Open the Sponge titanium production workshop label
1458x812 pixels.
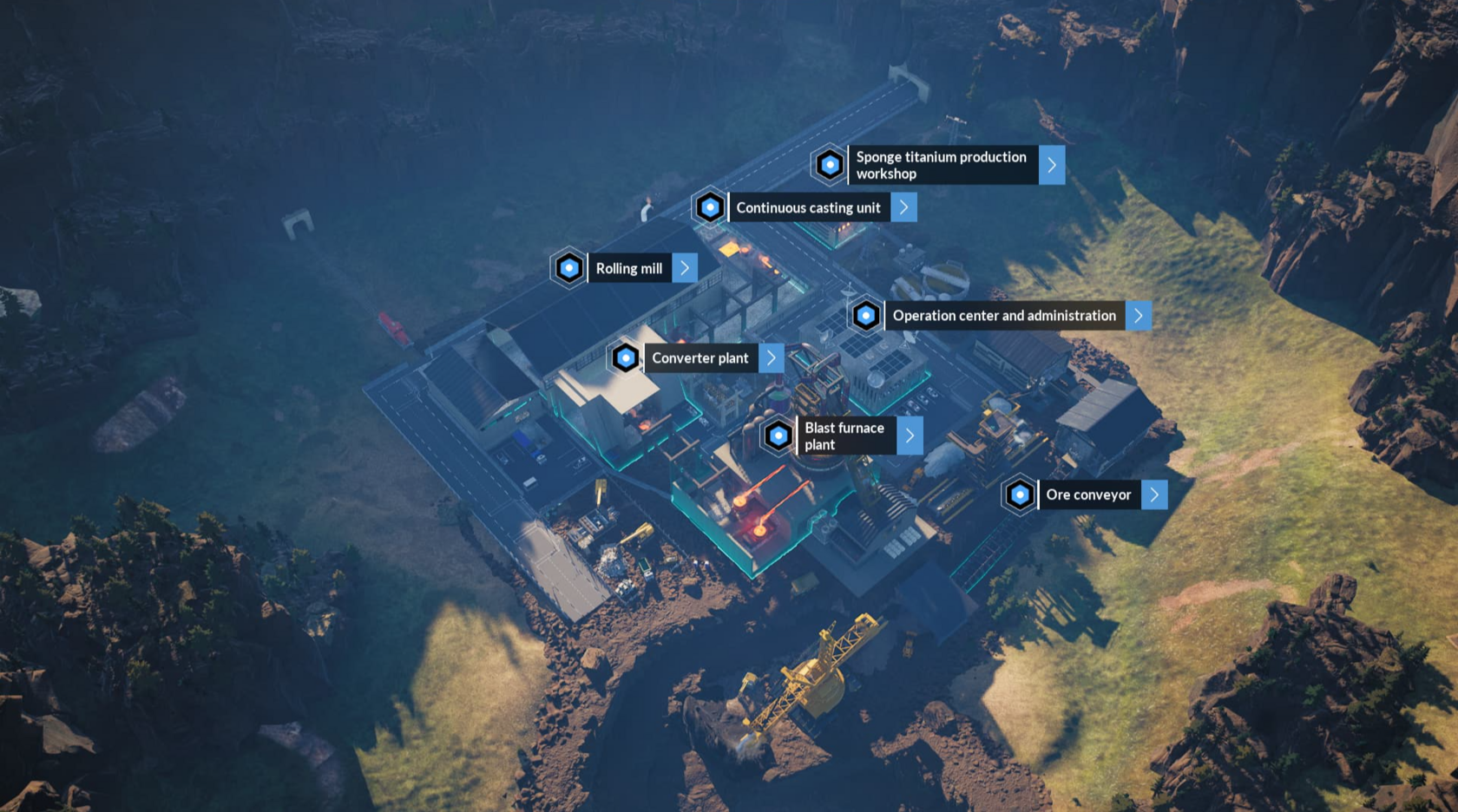click(x=942, y=165)
